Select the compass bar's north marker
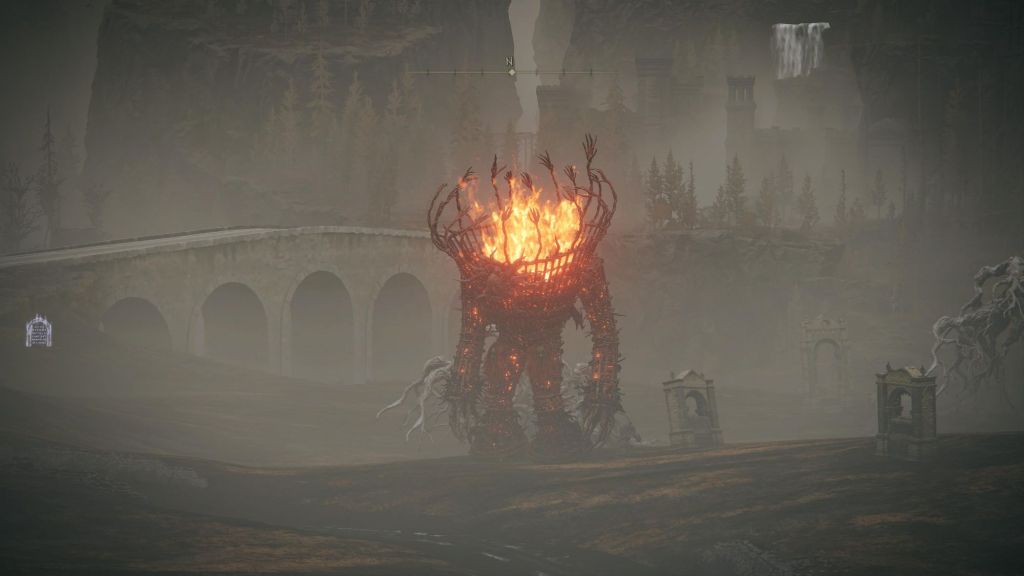 coord(511,68)
